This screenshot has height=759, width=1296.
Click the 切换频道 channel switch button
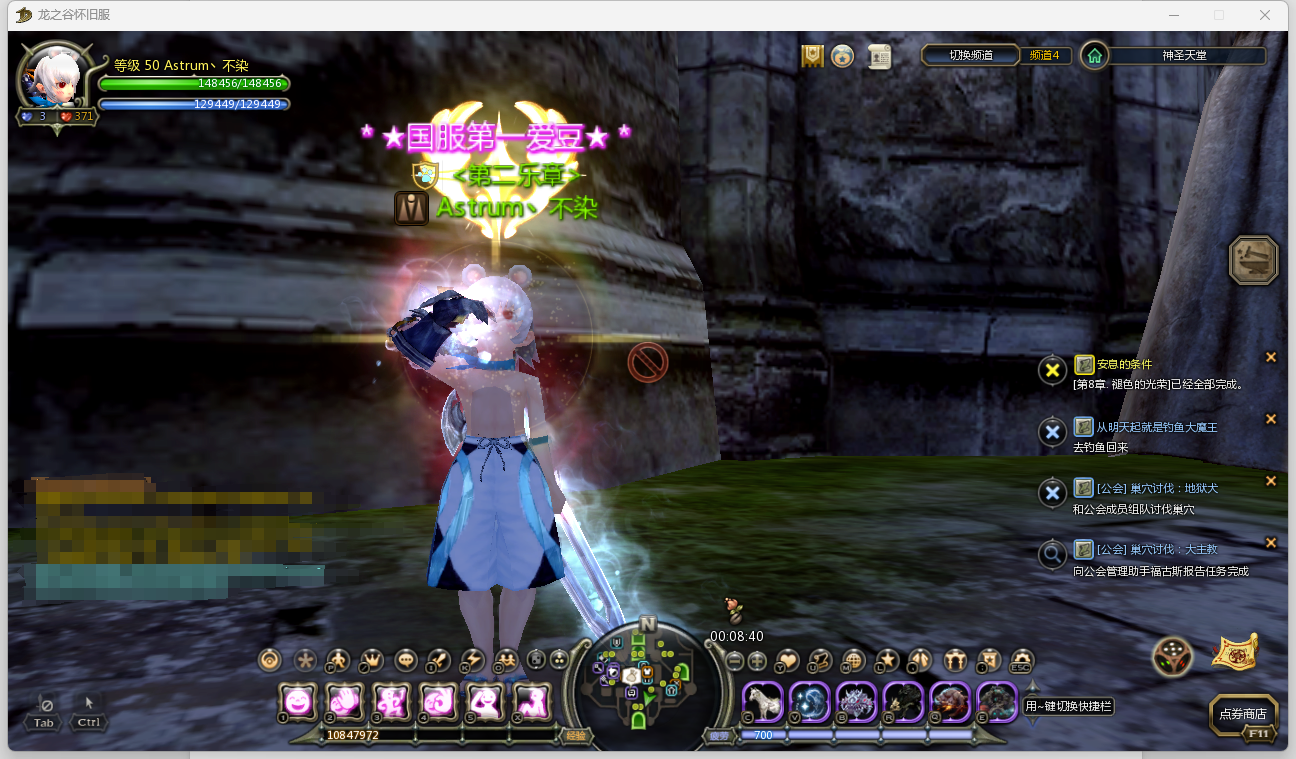pos(970,55)
